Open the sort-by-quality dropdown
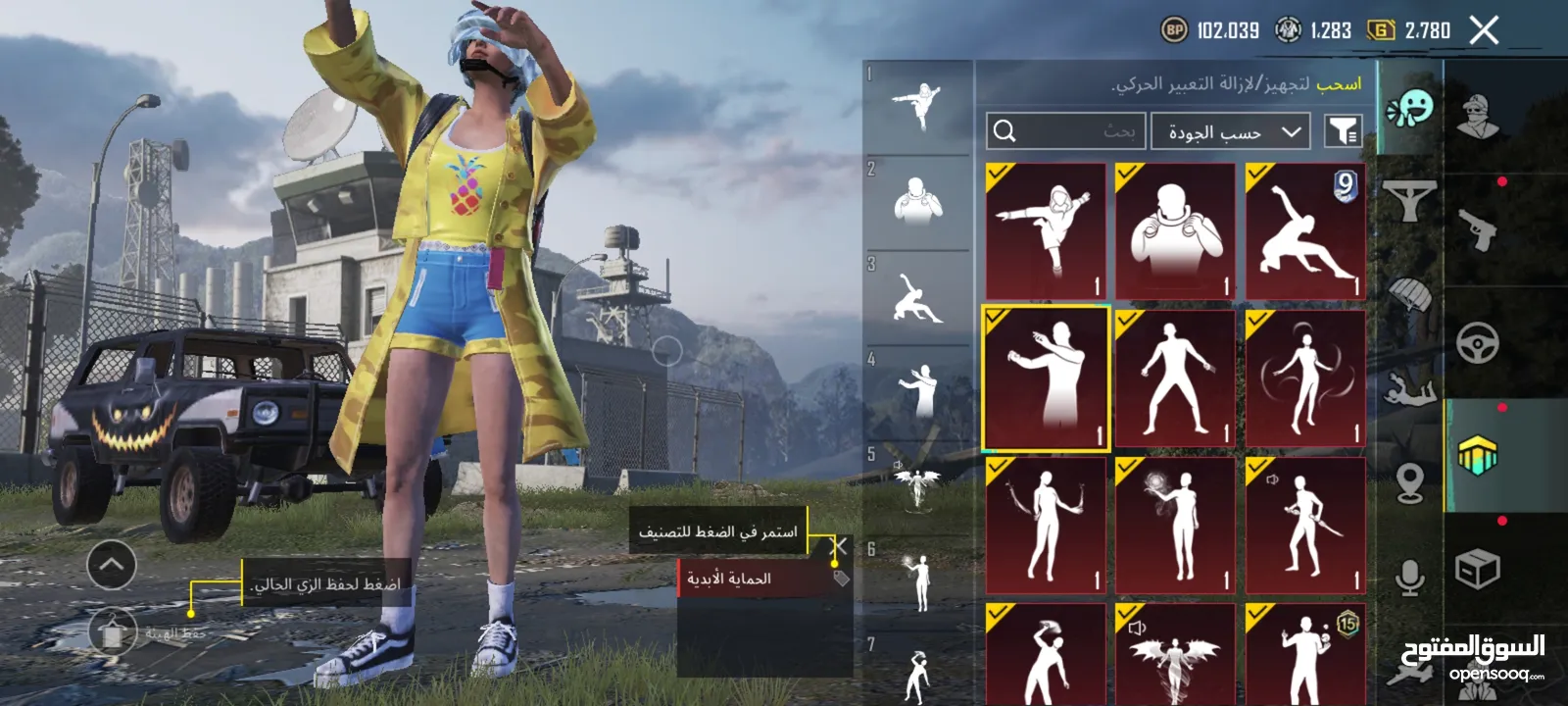Image resolution: width=1568 pixels, height=706 pixels. tap(1231, 131)
